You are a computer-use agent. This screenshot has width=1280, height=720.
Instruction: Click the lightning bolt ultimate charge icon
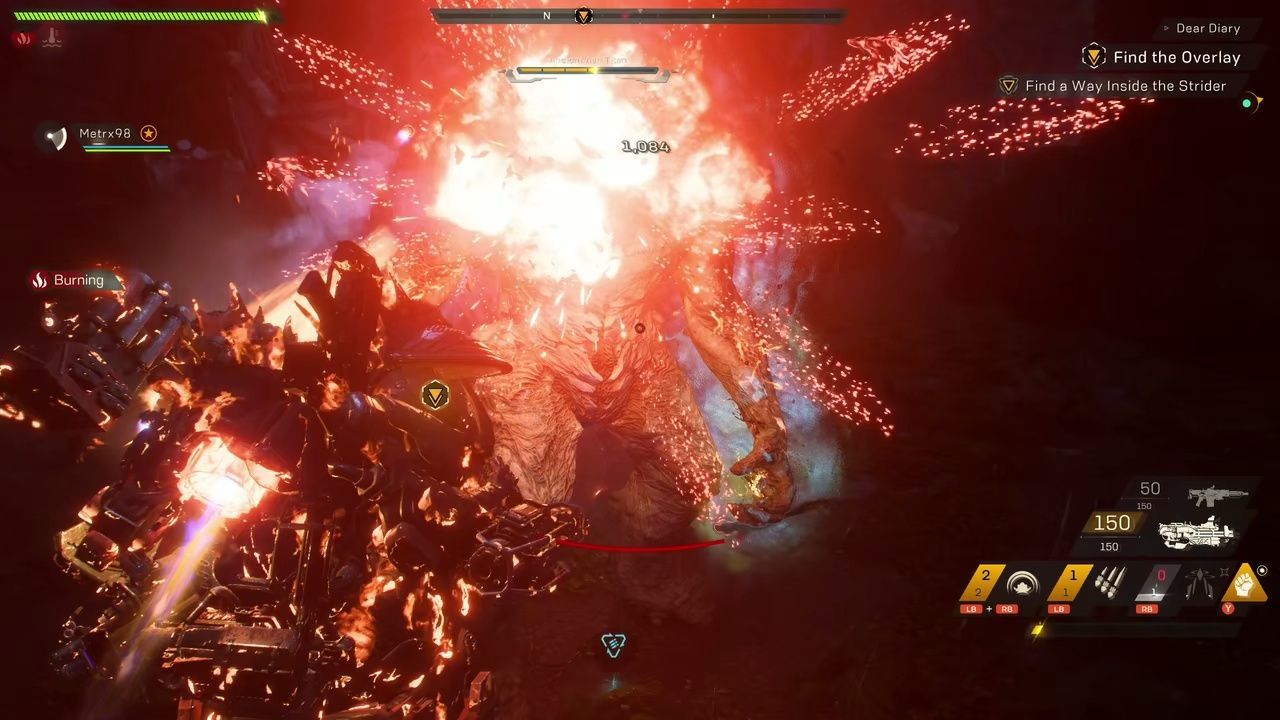[1037, 630]
